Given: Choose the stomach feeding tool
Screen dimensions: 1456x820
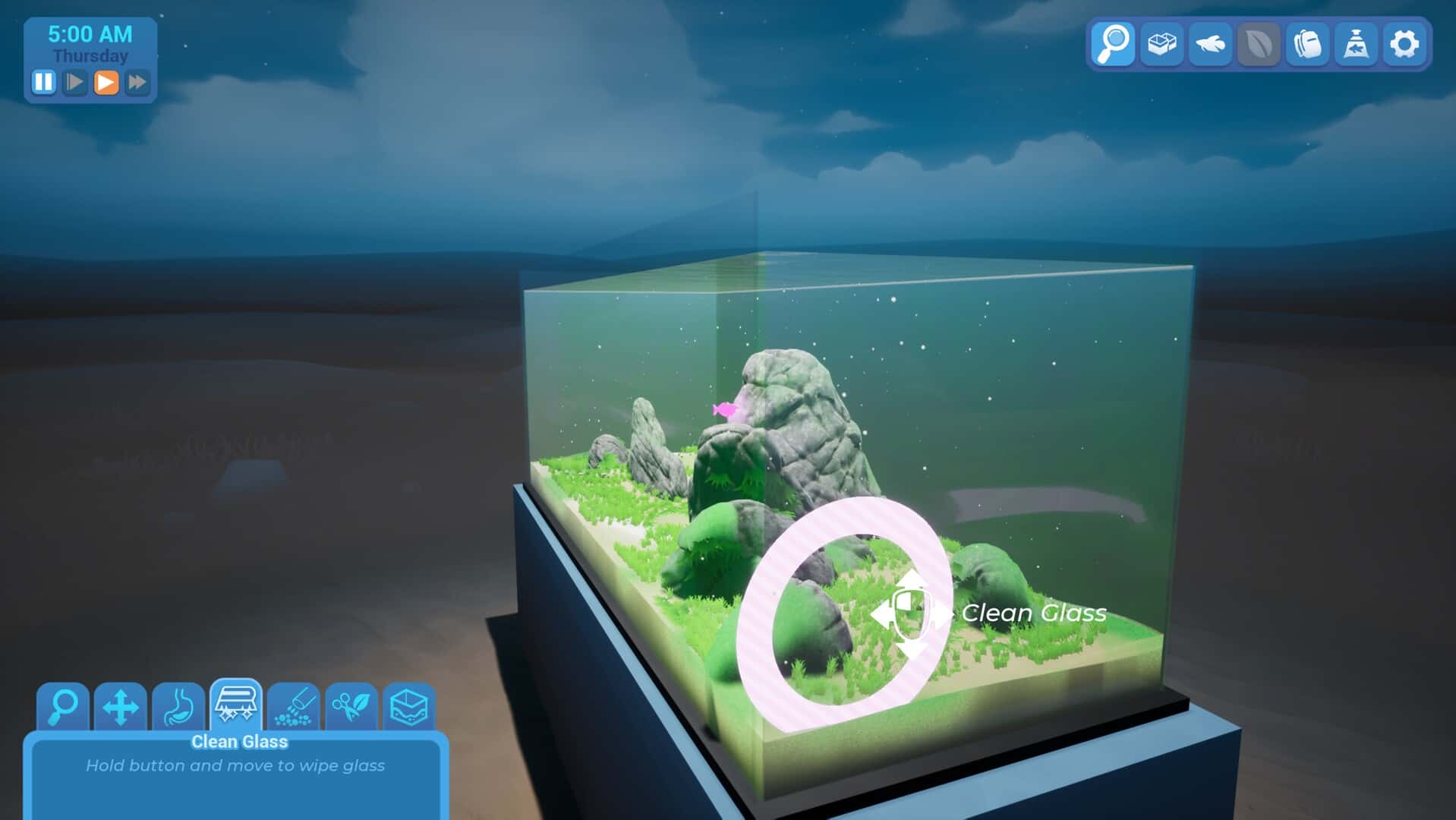Looking at the screenshot, I should click(x=178, y=707).
